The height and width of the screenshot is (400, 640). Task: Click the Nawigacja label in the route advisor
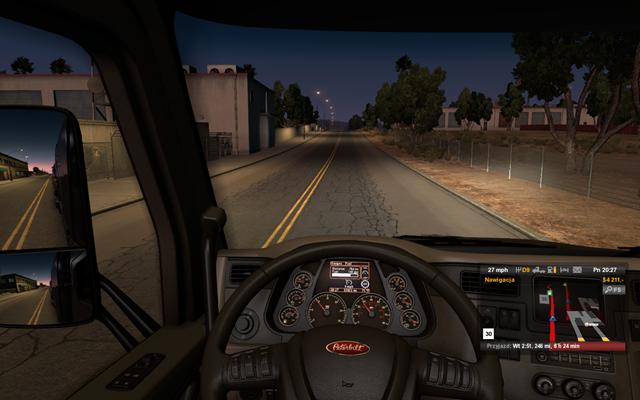click(x=501, y=280)
